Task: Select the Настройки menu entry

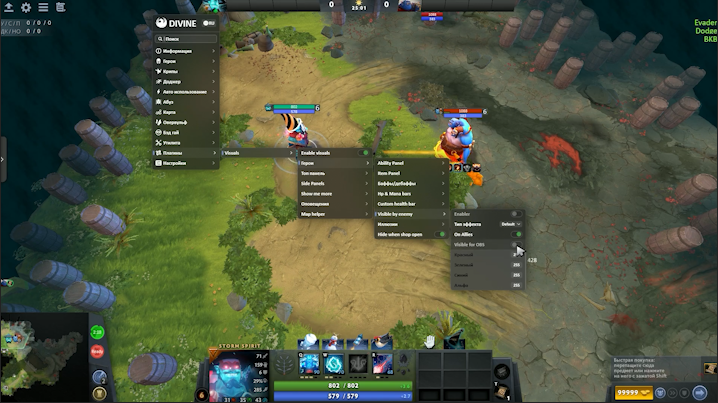Action: tap(185, 163)
